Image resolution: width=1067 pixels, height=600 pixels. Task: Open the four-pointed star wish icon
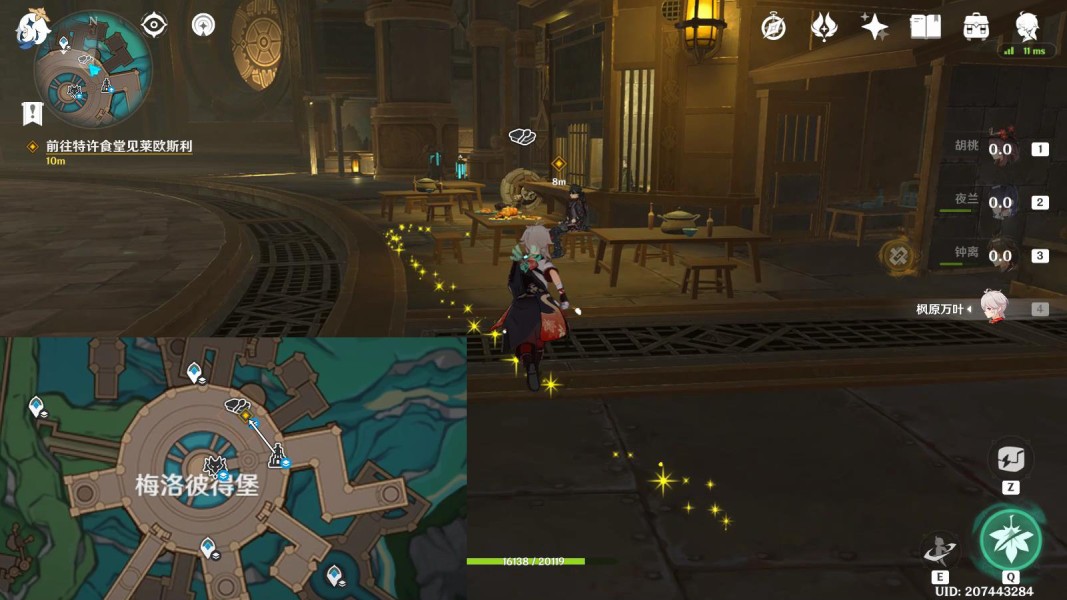[x=874, y=27]
